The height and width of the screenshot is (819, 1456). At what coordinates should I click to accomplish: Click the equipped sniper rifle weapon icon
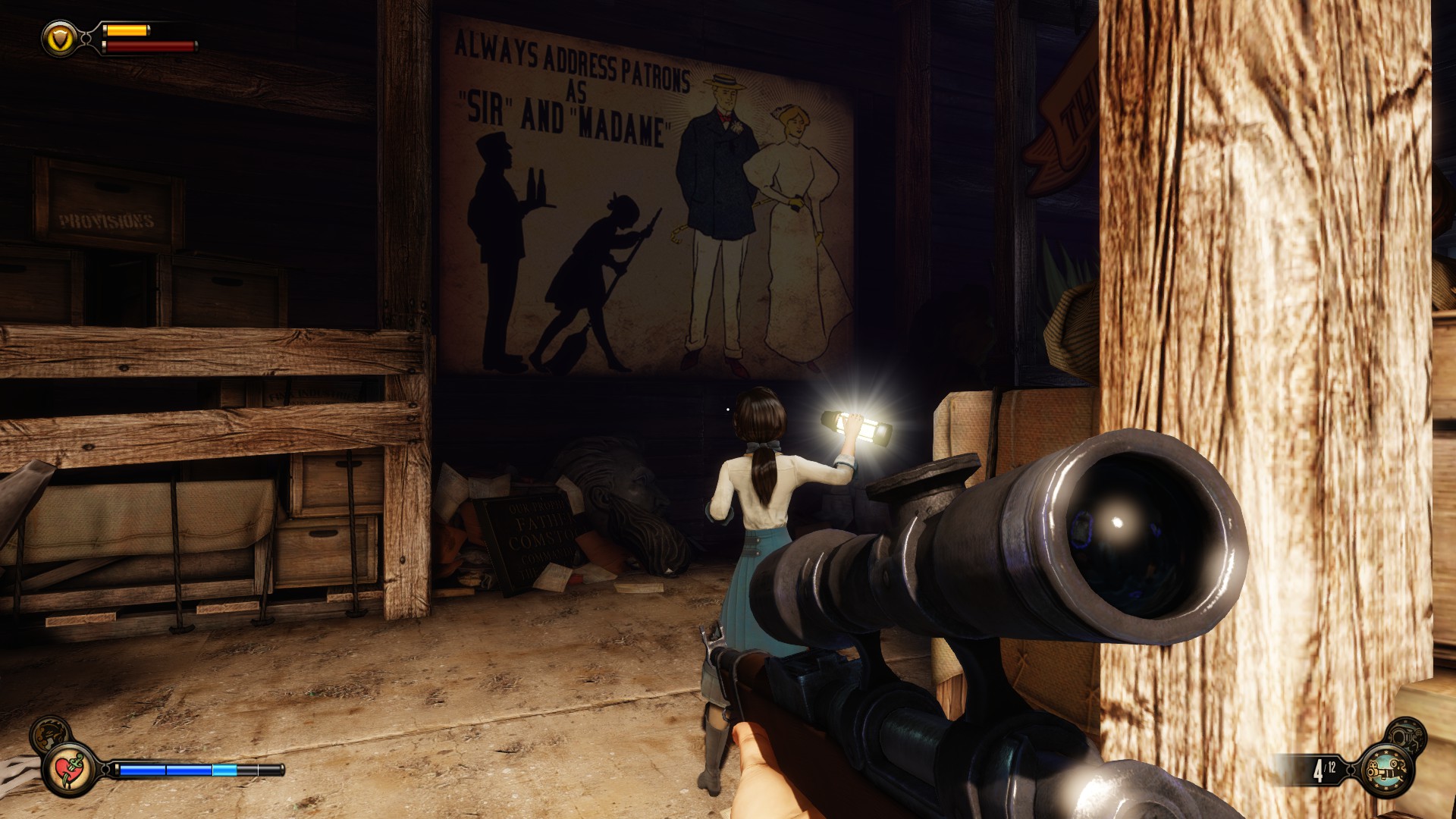[1388, 770]
